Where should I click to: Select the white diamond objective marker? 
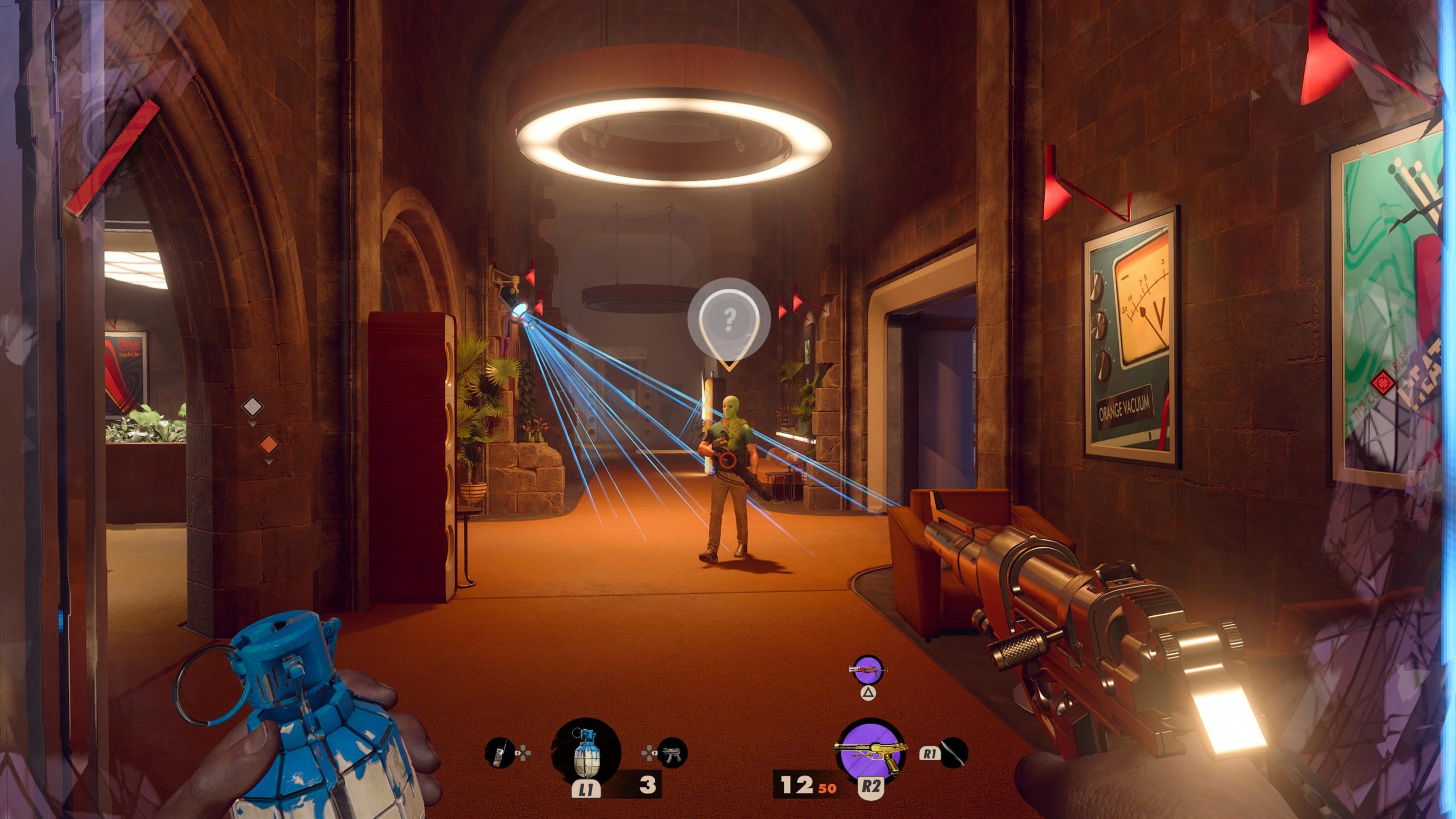[253, 407]
